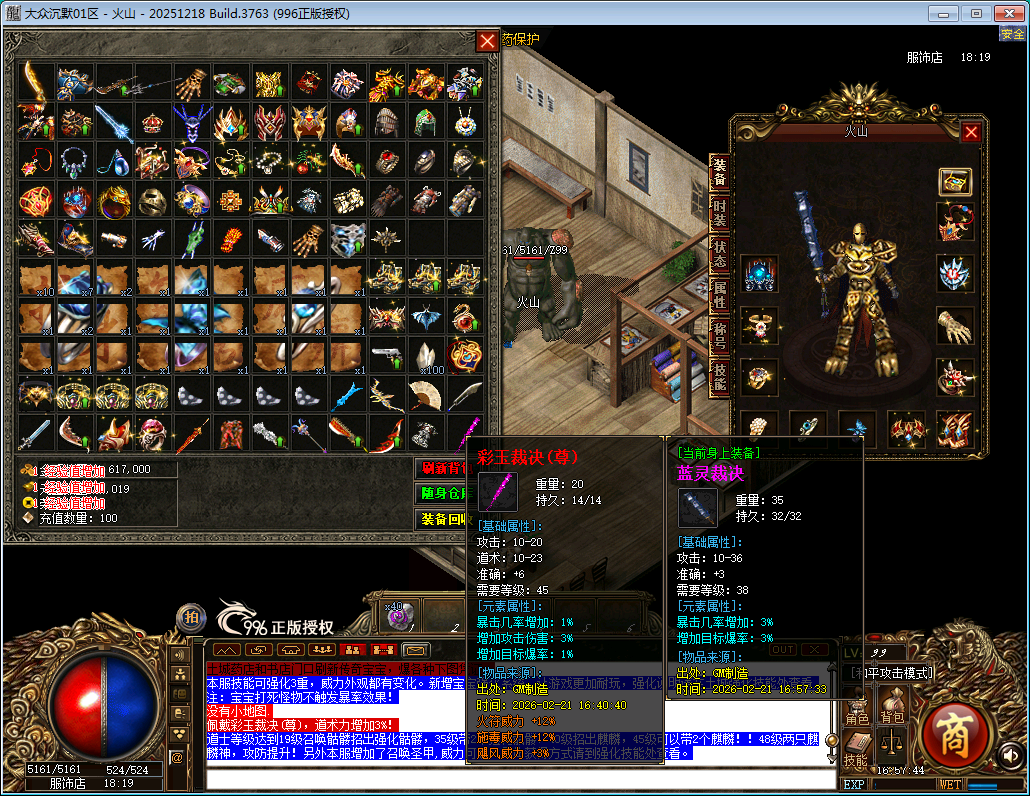The image size is (1030, 796).
Task: Toggle the sound speaker button
Action: click(x=1010, y=754)
